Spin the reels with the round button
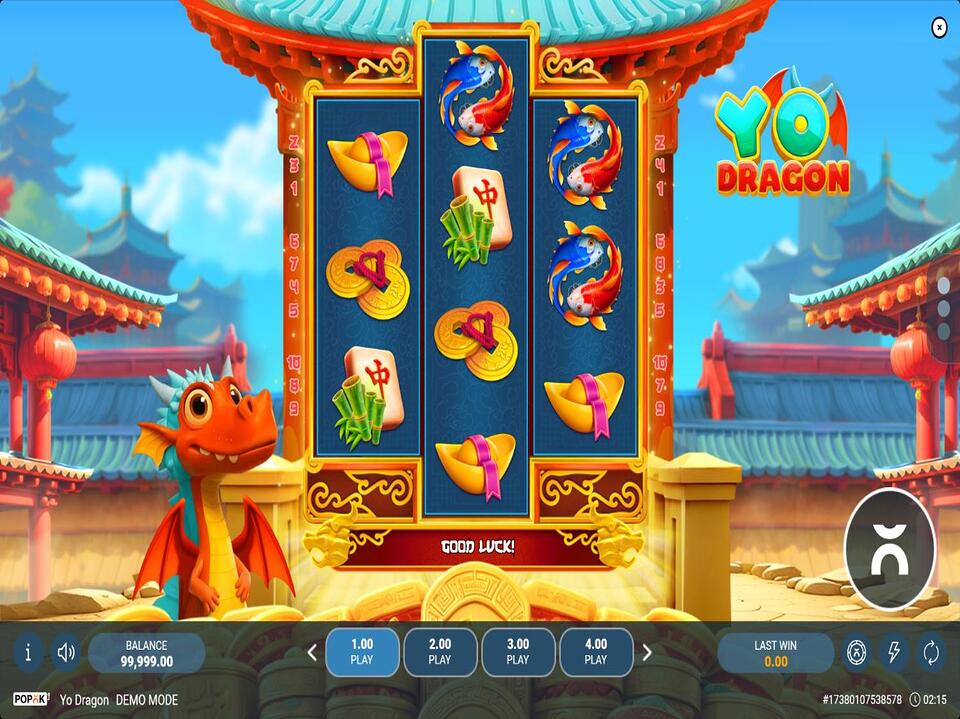960x719 pixels. point(889,549)
